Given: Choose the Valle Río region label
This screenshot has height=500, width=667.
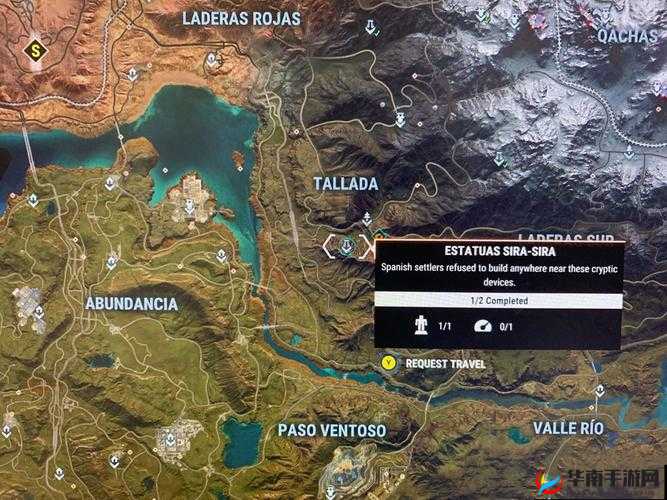Looking at the screenshot, I should [x=569, y=428].
